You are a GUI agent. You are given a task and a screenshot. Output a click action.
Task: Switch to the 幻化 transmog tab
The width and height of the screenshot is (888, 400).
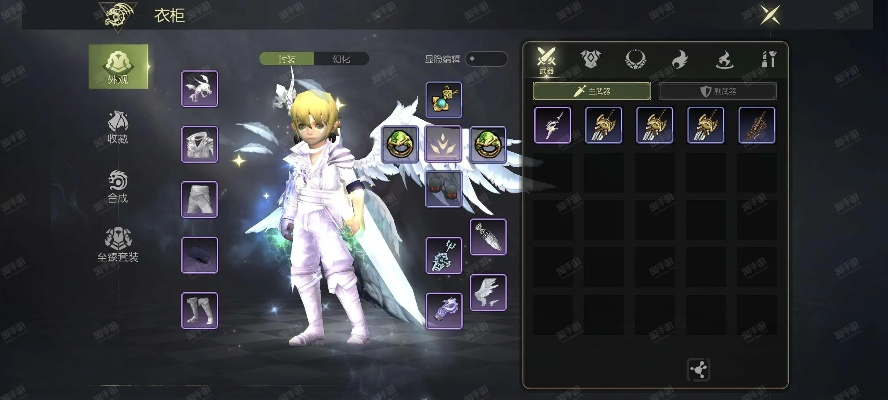[x=340, y=59]
